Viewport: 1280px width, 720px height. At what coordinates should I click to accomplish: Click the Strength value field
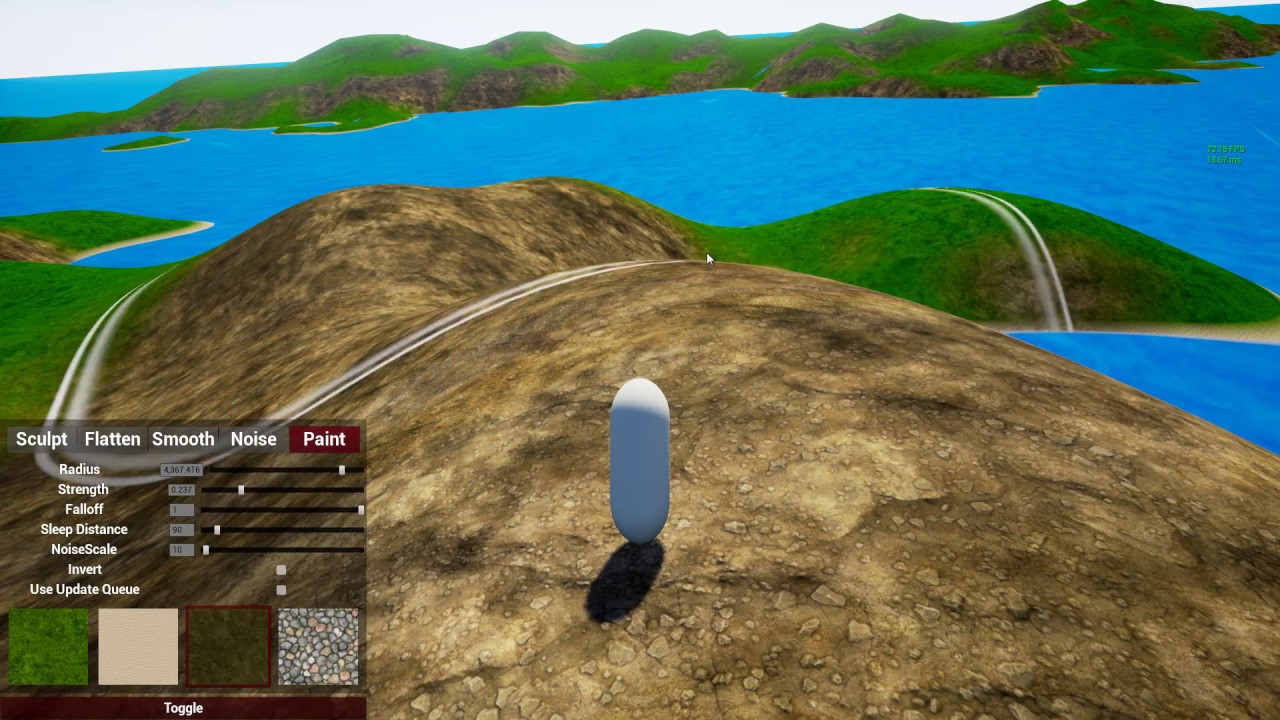click(x=181, y=490)
